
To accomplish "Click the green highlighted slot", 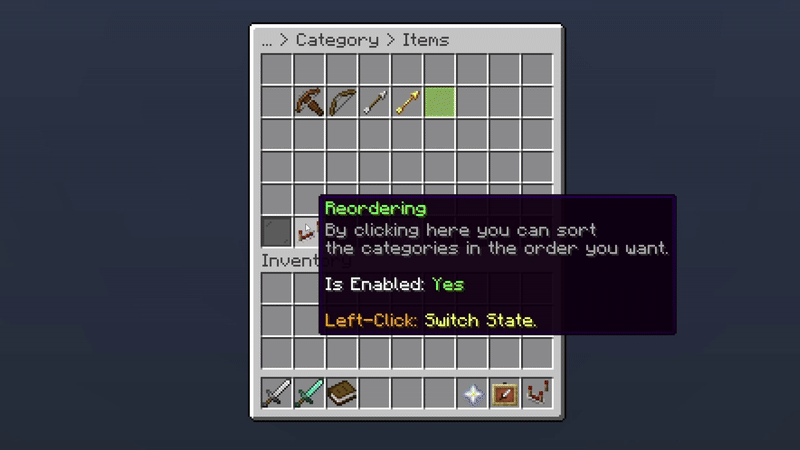I will point(440,102).
